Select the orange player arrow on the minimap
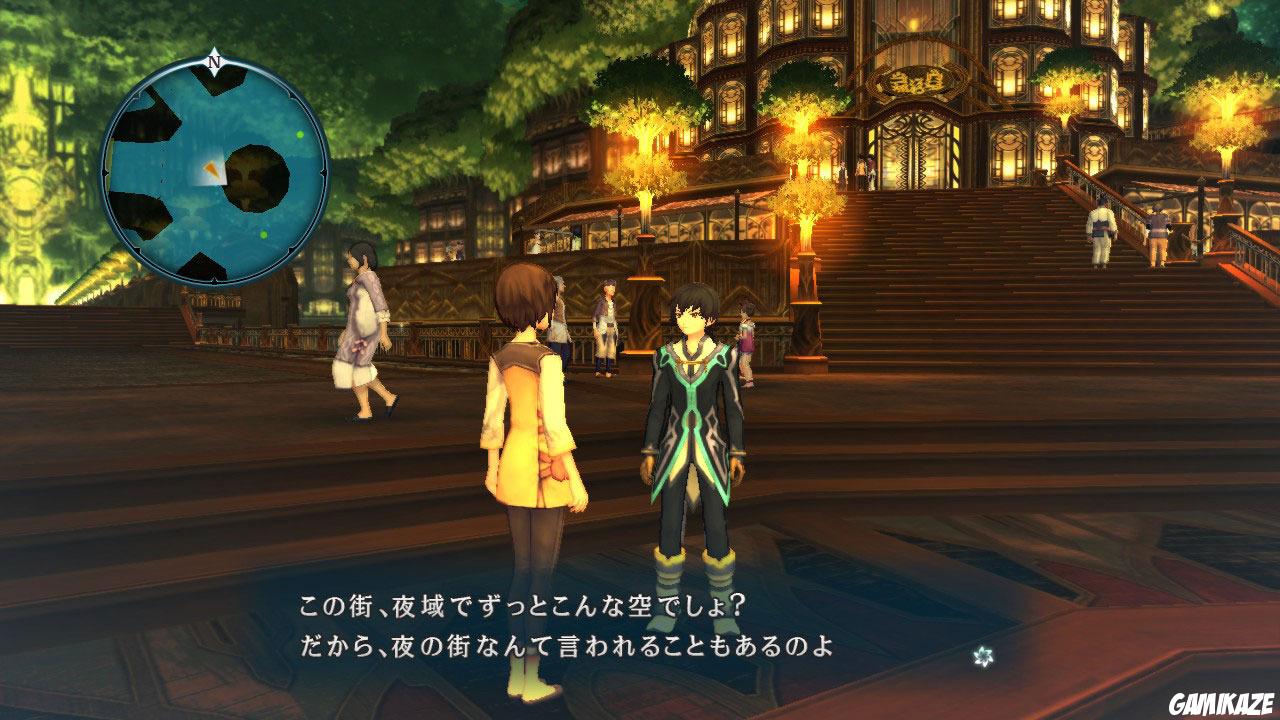This screenshot has height=720, width=1280. [213, 170]
